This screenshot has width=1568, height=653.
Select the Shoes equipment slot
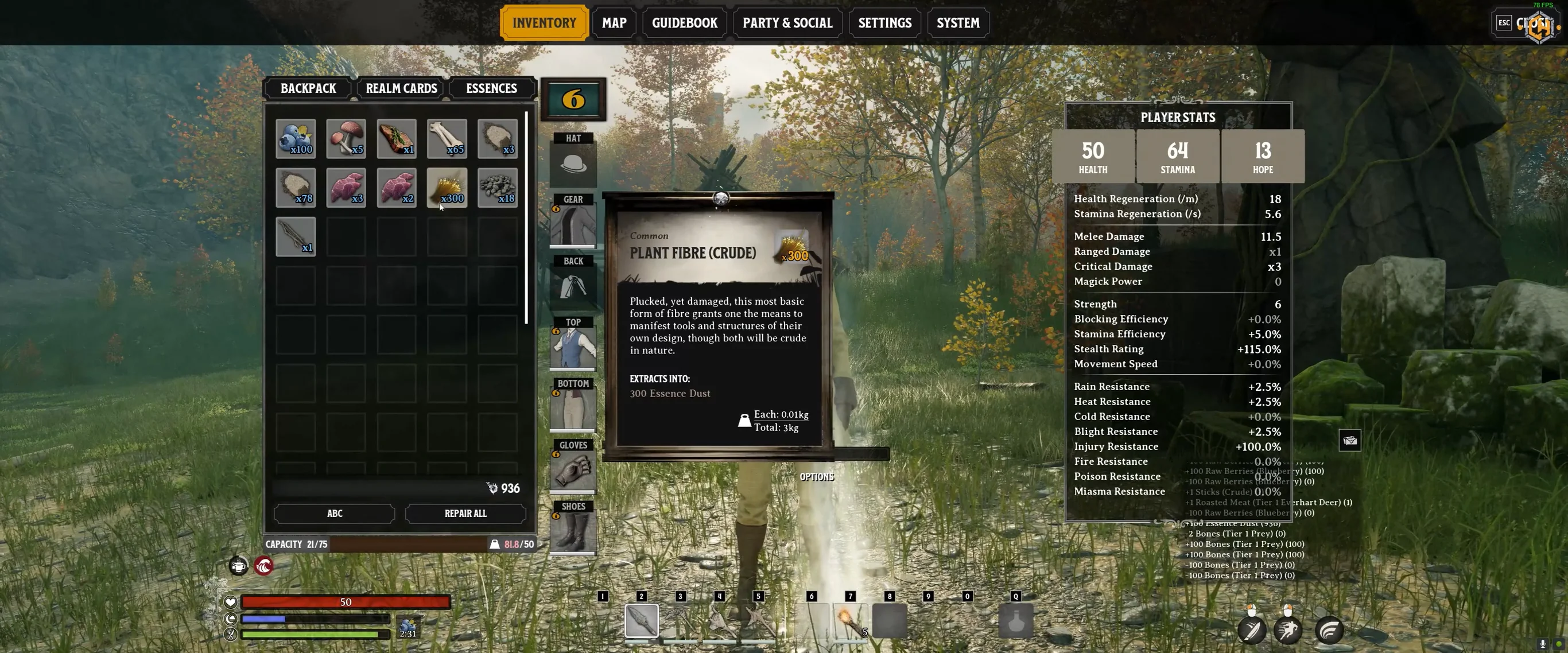tap(573, 532)
